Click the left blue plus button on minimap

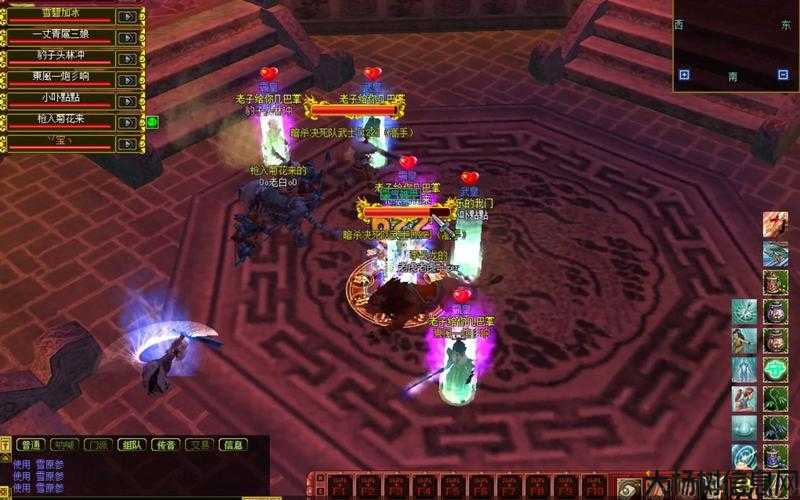pos(684,74)
